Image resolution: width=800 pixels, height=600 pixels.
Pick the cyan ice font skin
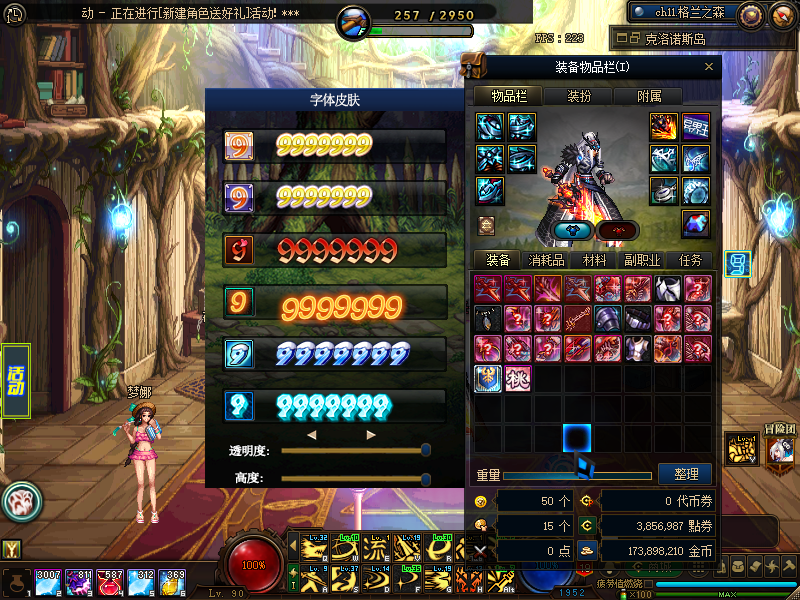(x=335, y=406)
